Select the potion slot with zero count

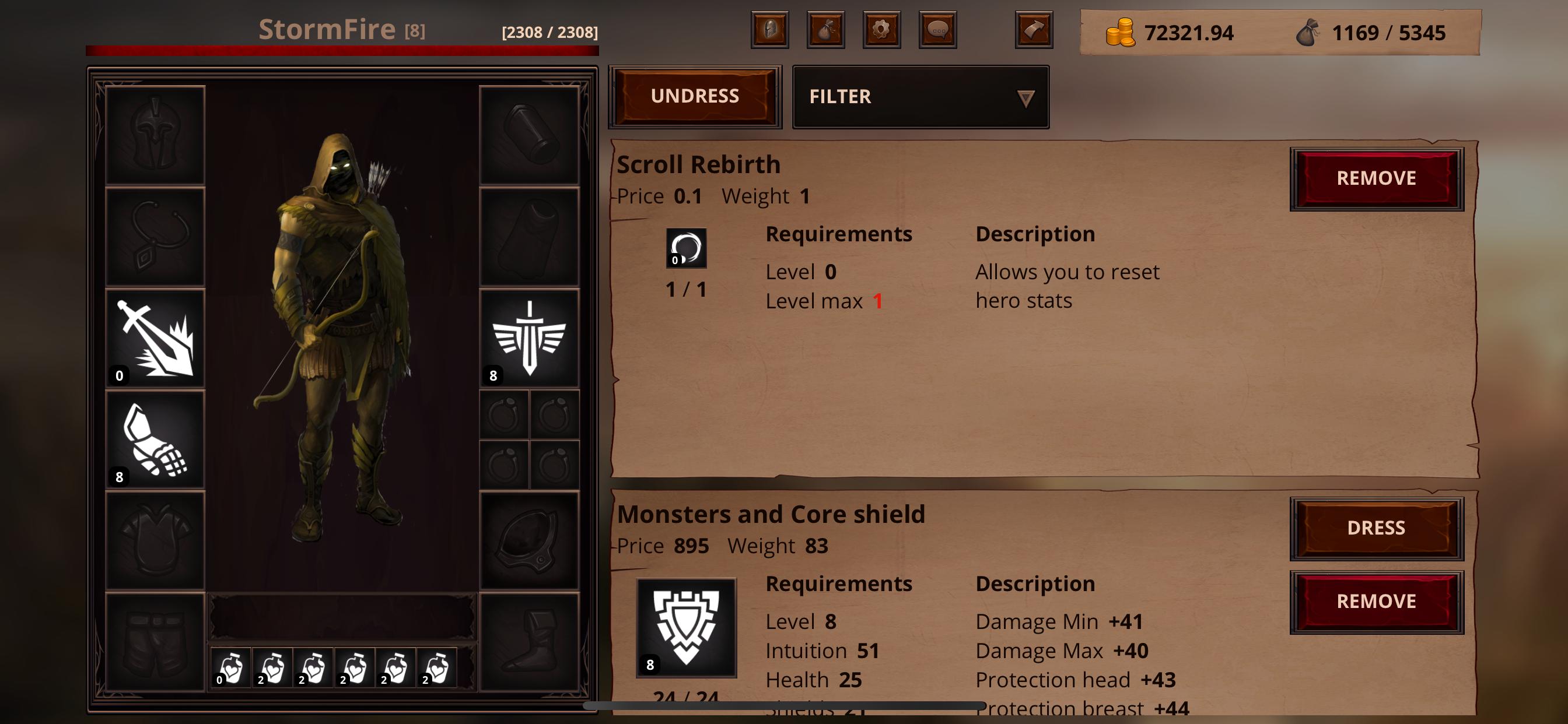click(230, 668)
